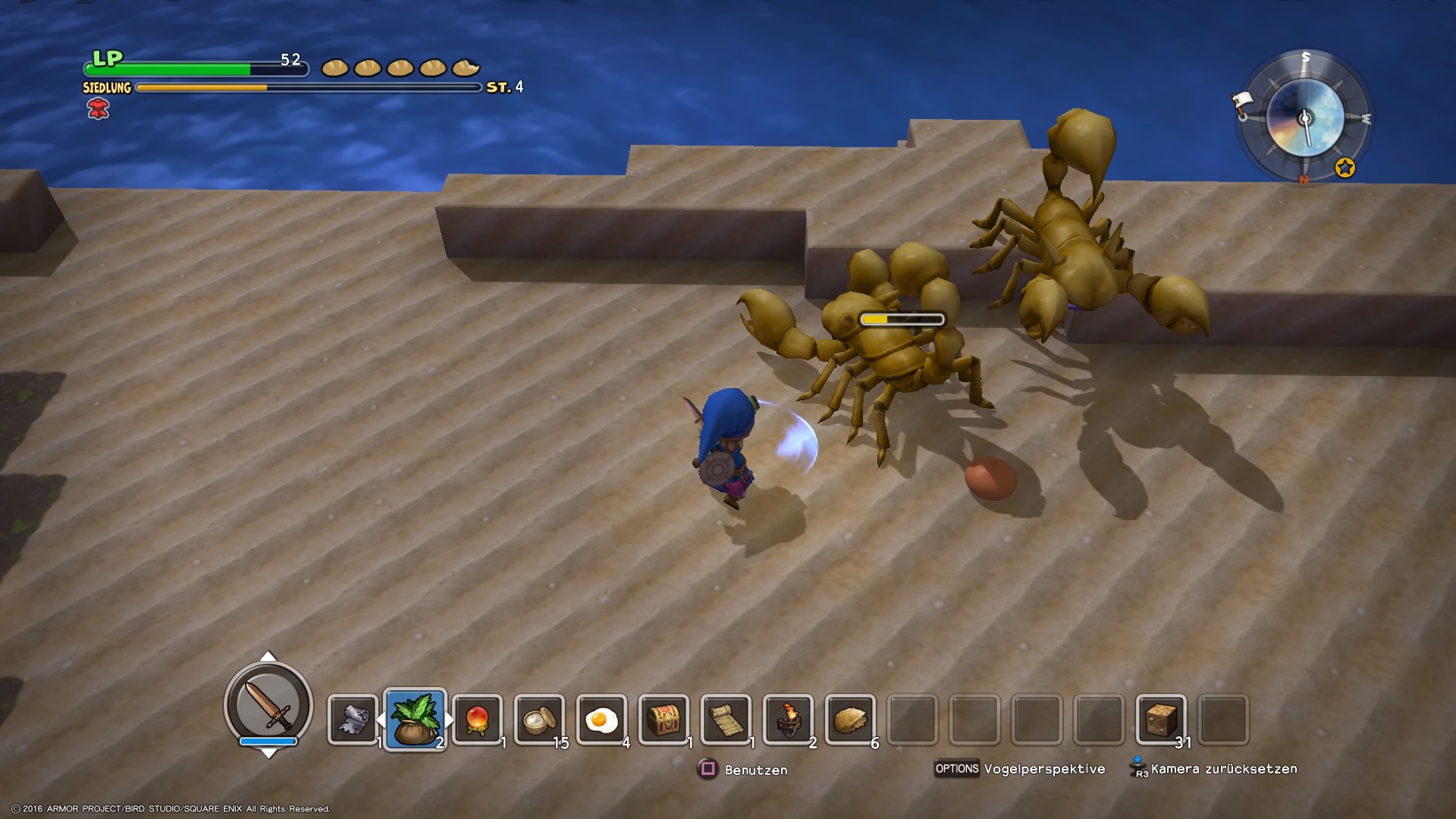1456x819 pixels.
Task: Click the gold star marker on compass
Action: 1345,168
